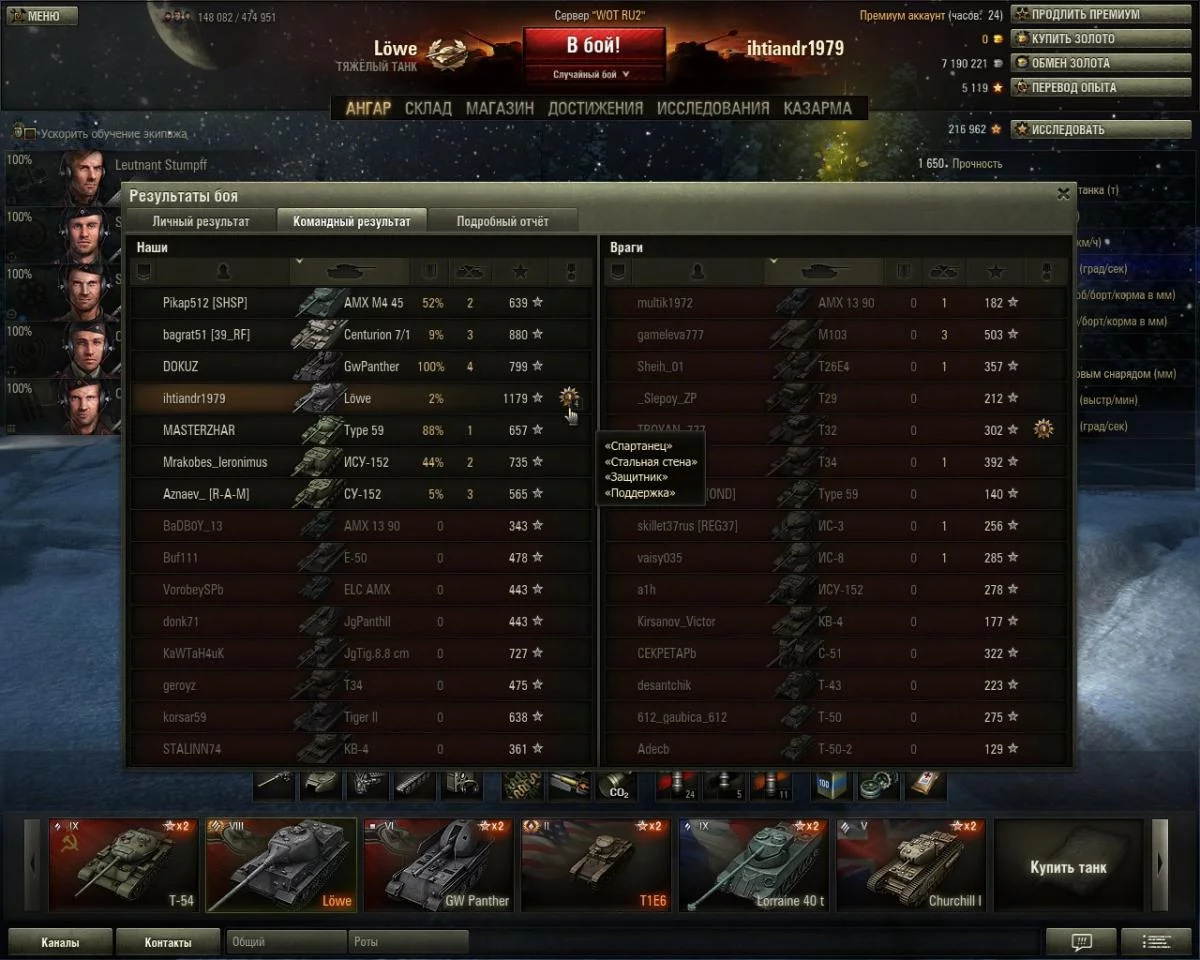Open the ИССЛЕДОВАНИЯ section
Screen dimensions: 1200x960
(713, 108)
